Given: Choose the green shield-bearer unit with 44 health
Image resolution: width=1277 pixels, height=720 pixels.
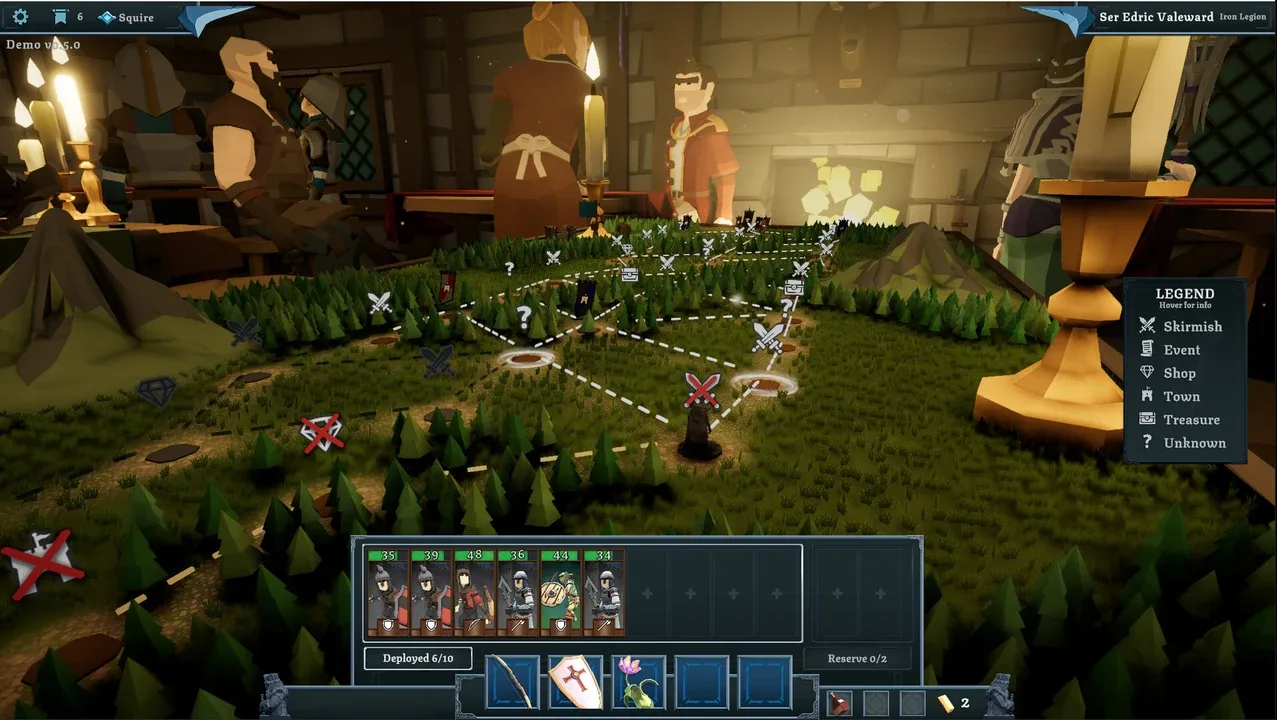Looking at the screenshot, I should 560,592.
